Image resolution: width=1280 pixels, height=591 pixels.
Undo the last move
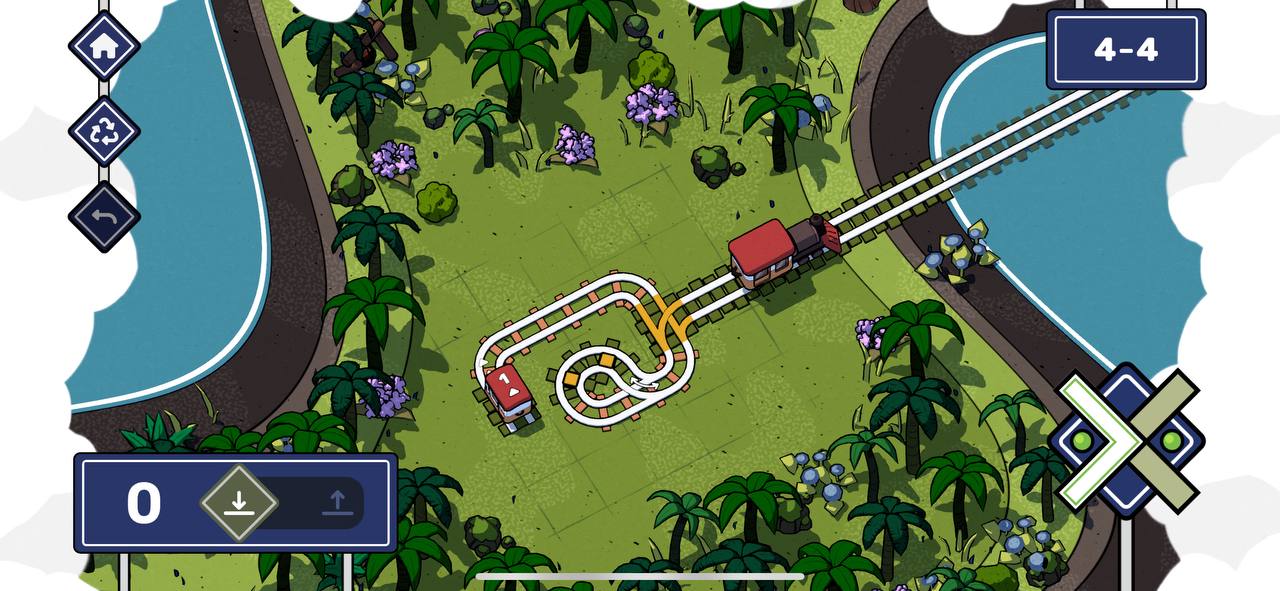pos(104,216)
